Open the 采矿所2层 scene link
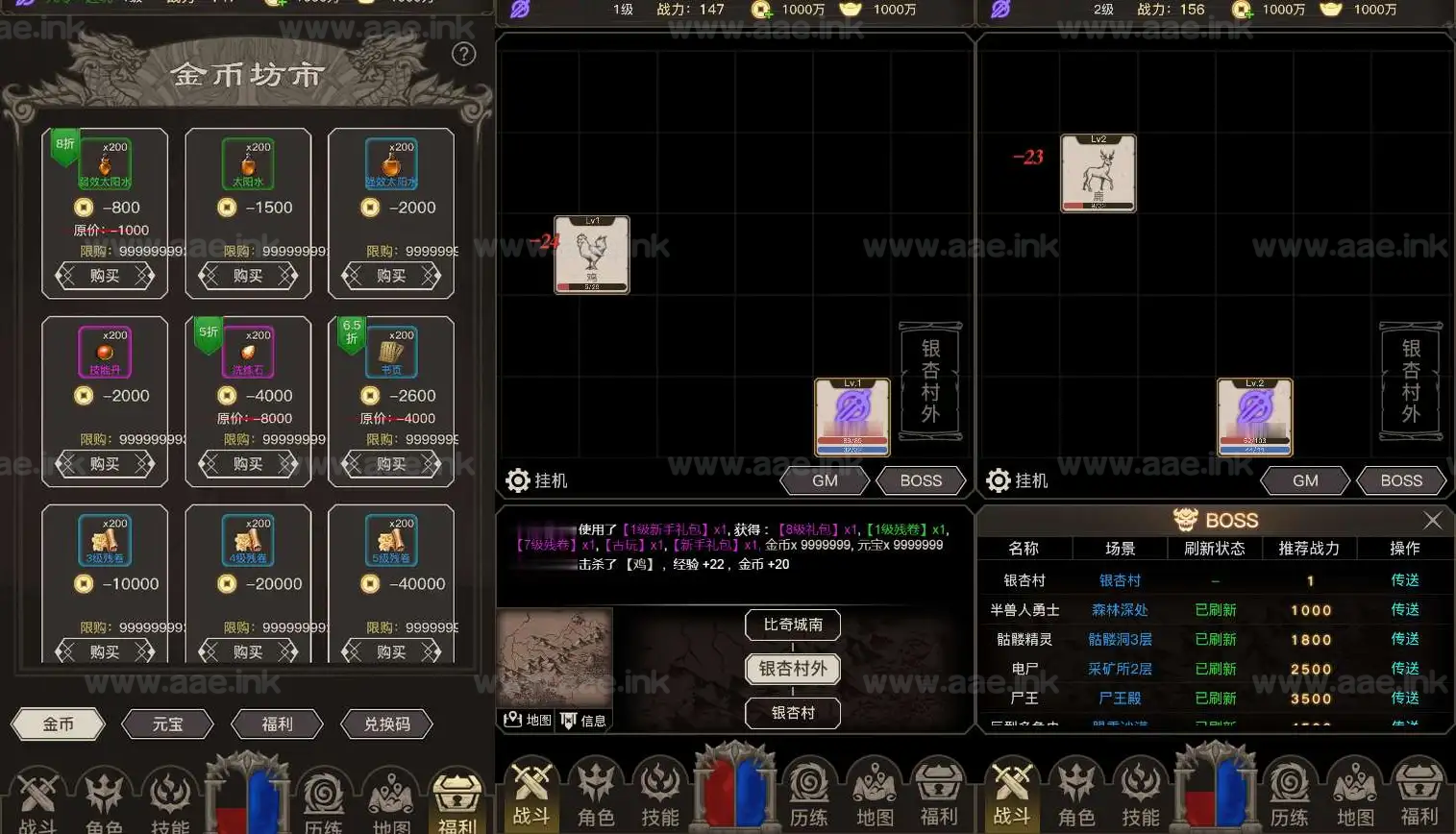Screen dimensions: 1456x834 pyautogui.click(x=1120, y=669)
